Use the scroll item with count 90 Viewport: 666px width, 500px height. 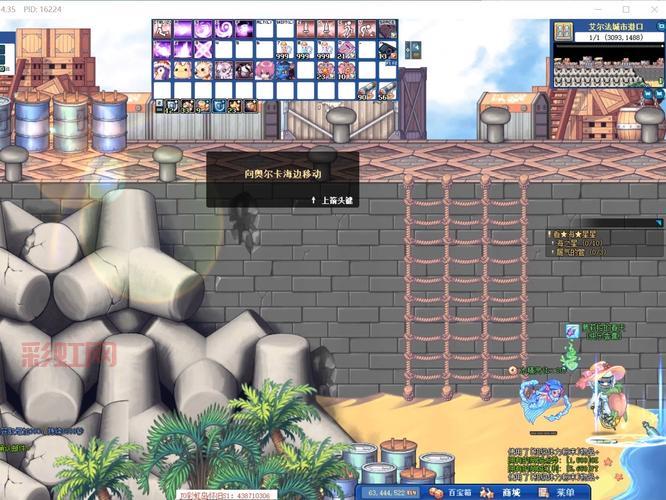coord(366,90)
